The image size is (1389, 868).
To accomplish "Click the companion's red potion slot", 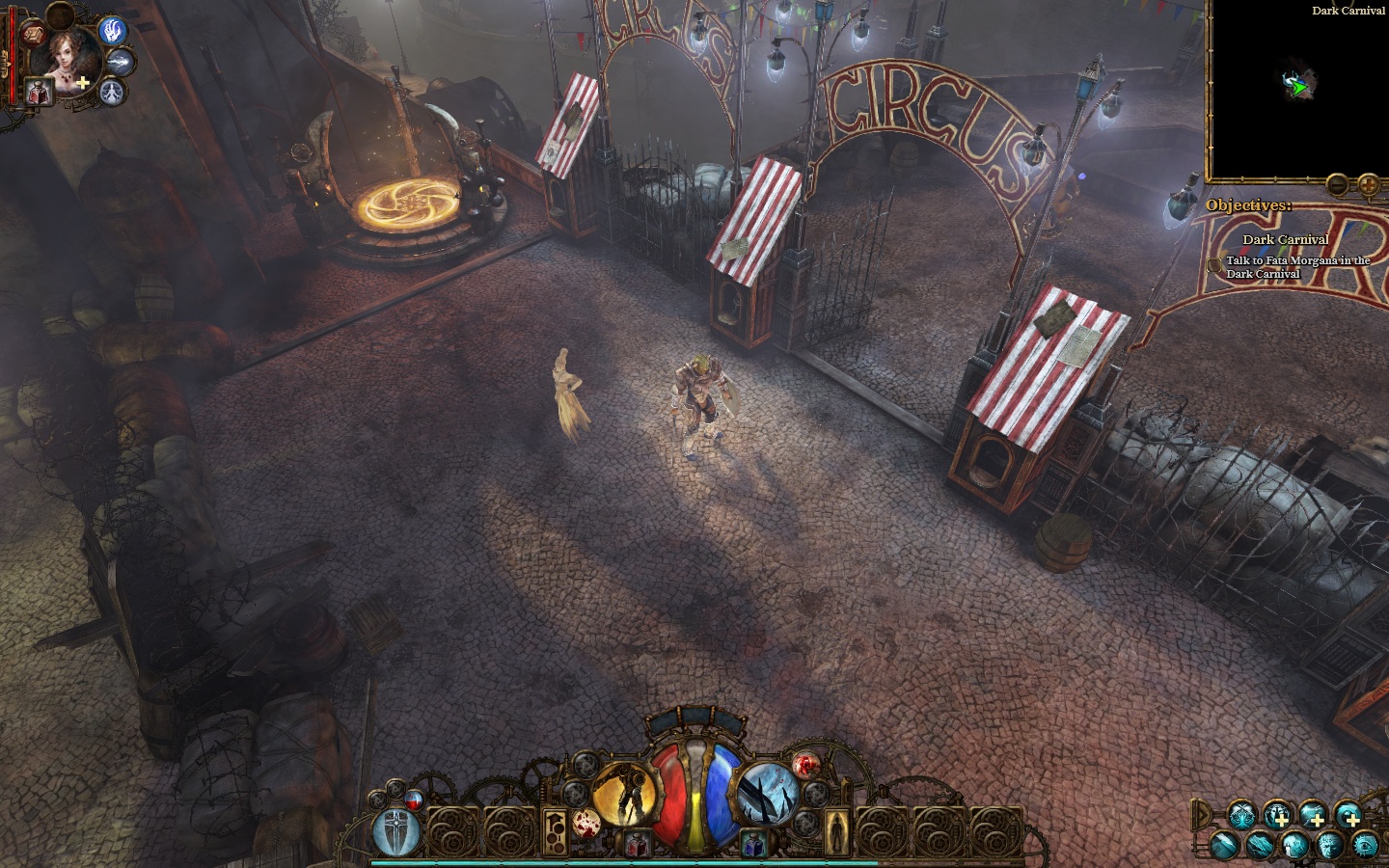I will 40,94.
